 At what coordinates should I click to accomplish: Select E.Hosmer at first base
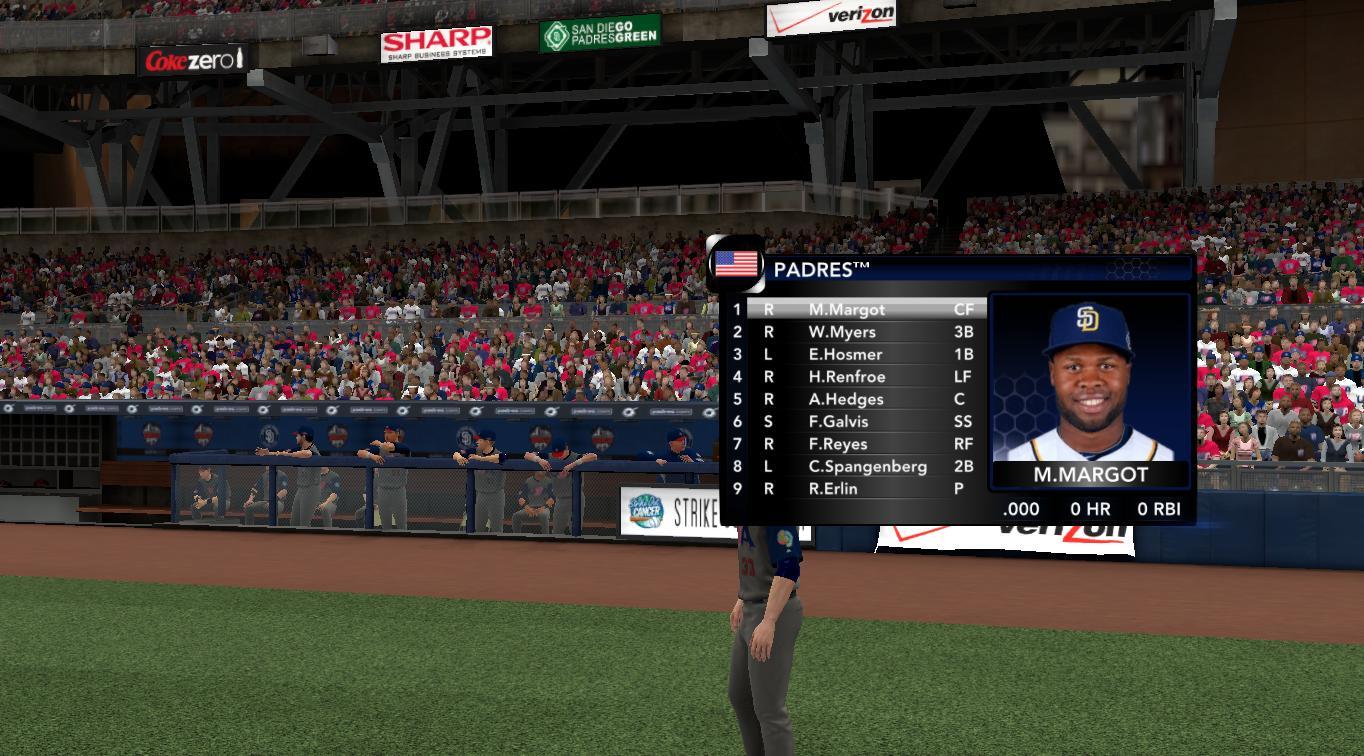pos(845,354)
